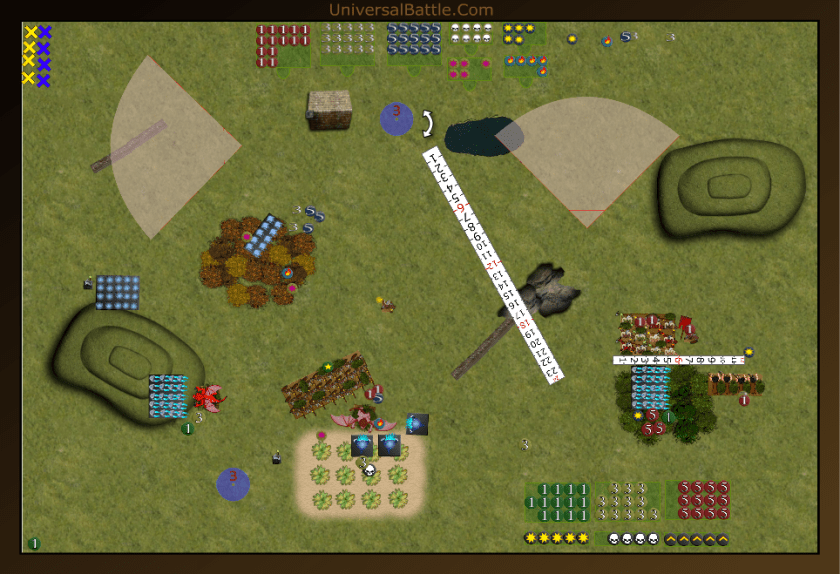Click the white curved rotate arrow handle
Screen dimensions: 840x574
[429, 123]
